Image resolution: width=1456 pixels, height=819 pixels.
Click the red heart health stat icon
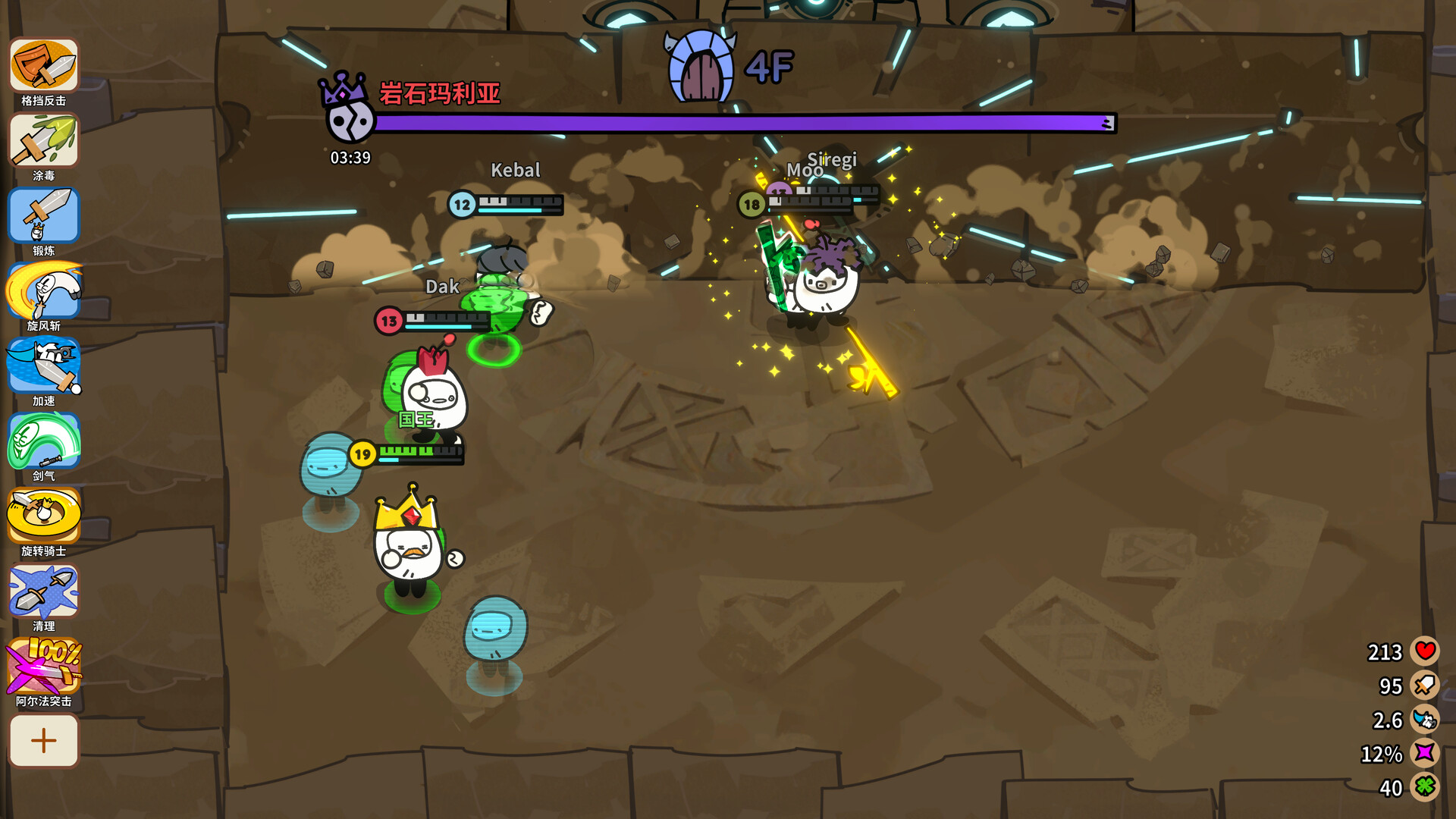coord(1425,651)
